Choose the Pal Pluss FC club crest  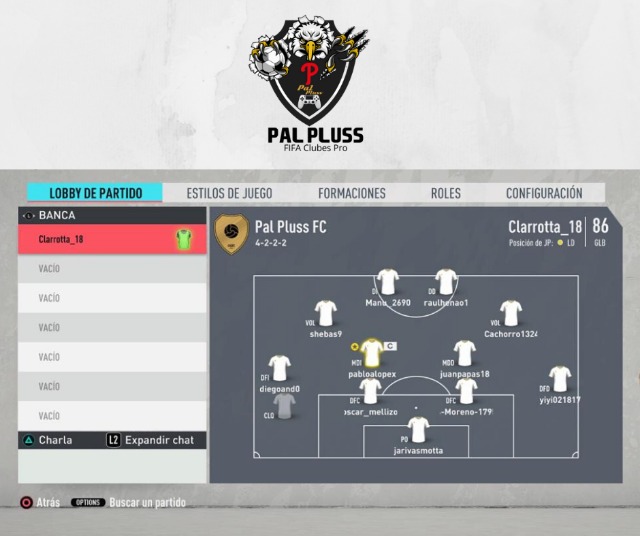point(232,234)
